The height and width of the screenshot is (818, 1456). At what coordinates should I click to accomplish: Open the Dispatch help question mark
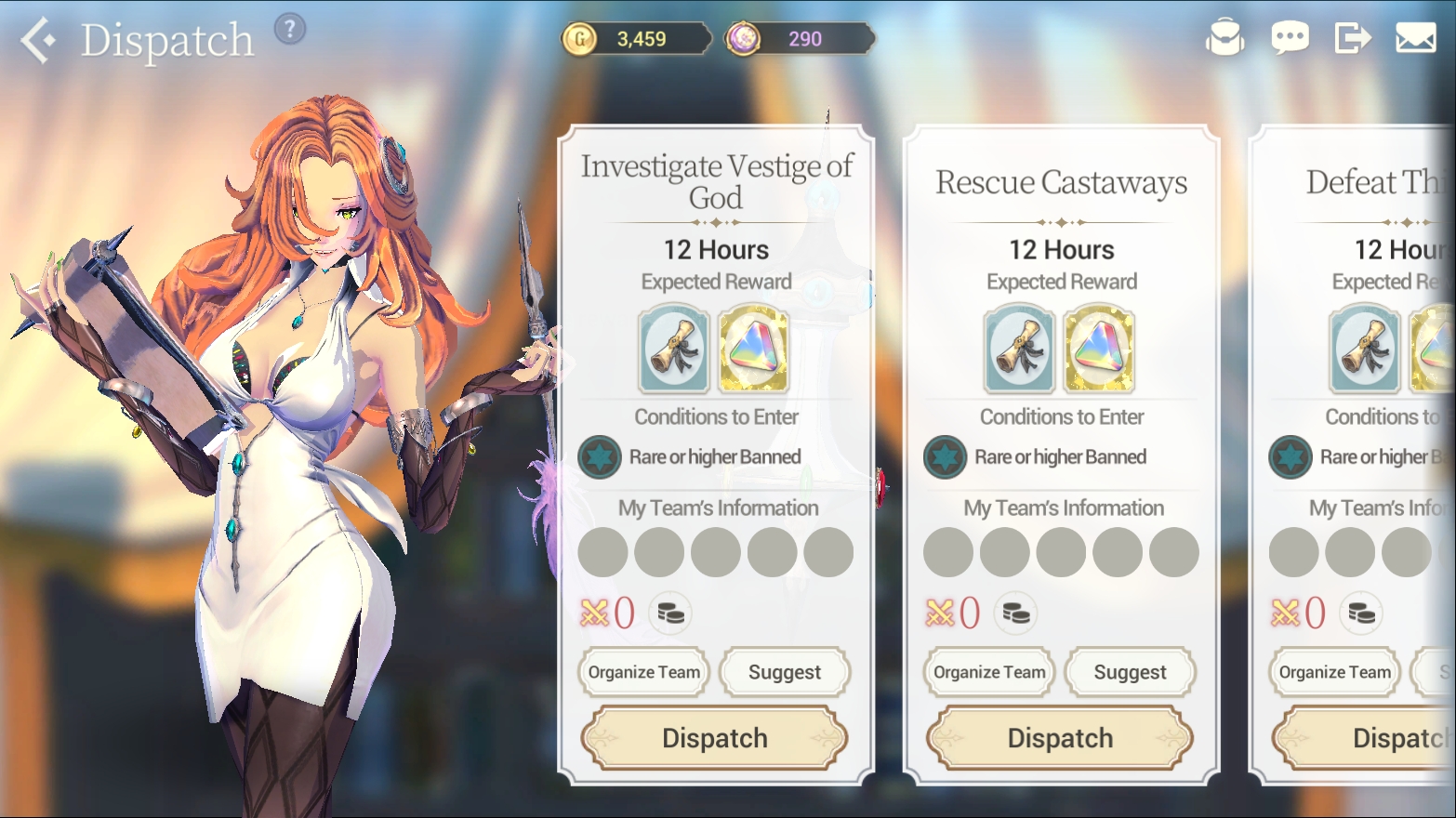(290, 30)
